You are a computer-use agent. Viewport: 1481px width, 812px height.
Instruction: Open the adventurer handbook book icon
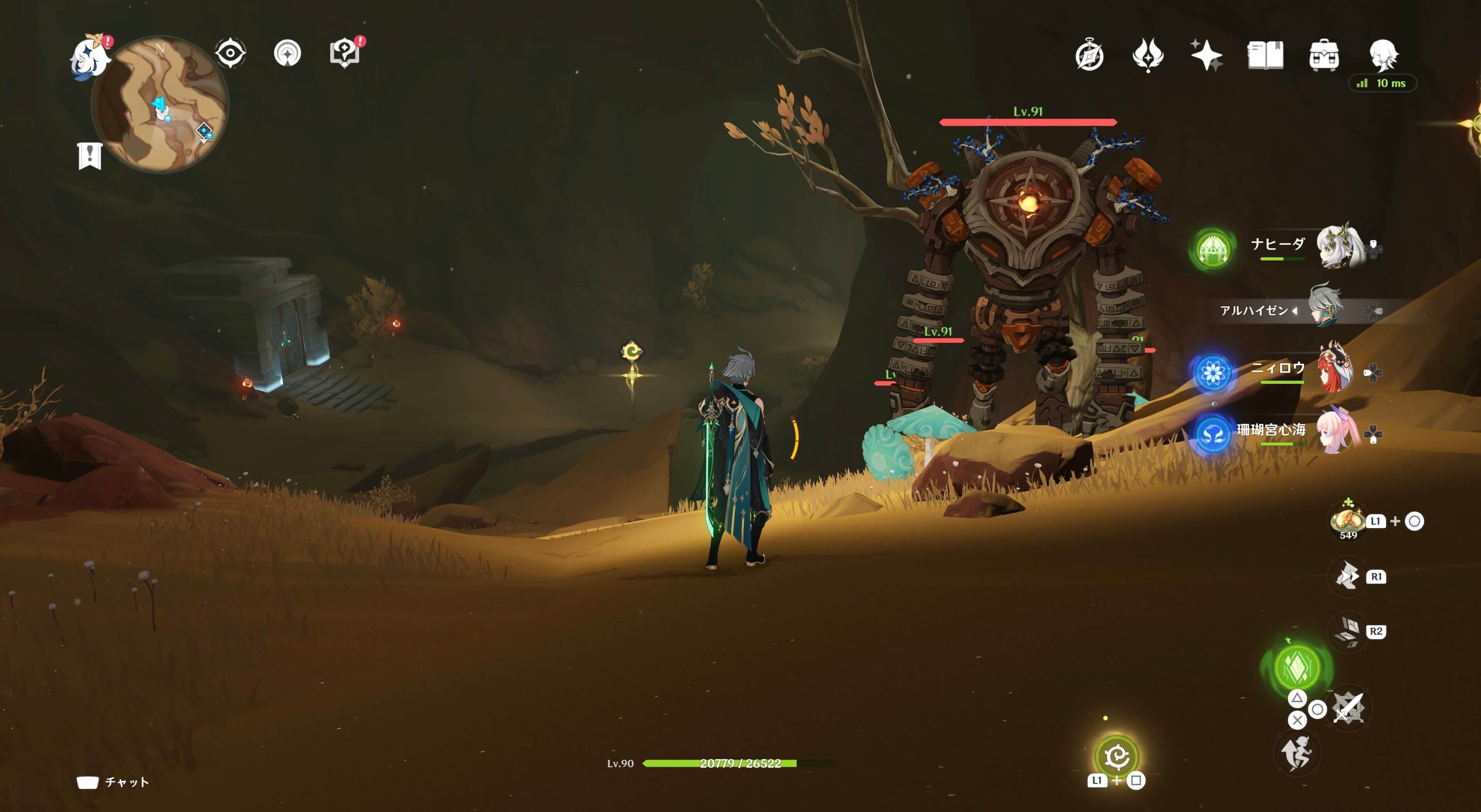[1265, 56]
